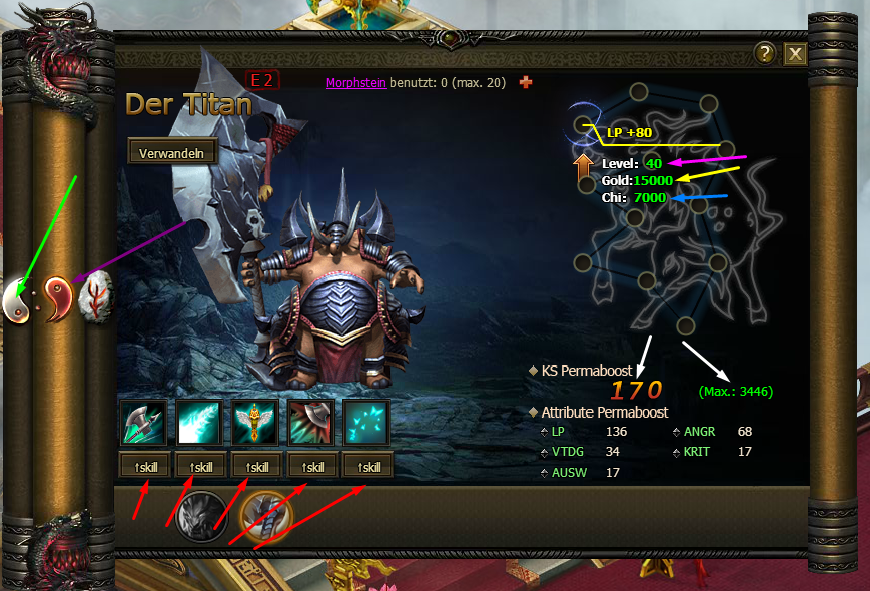Close the Titan transformation window

[795, 54]
